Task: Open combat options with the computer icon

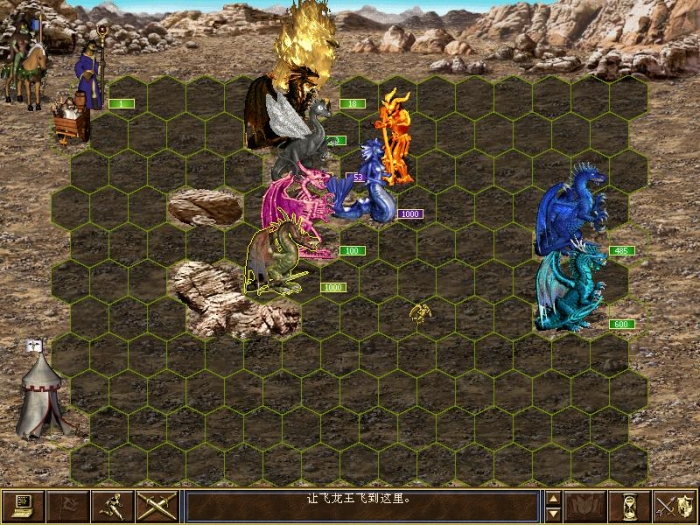Action: [22, 505]
